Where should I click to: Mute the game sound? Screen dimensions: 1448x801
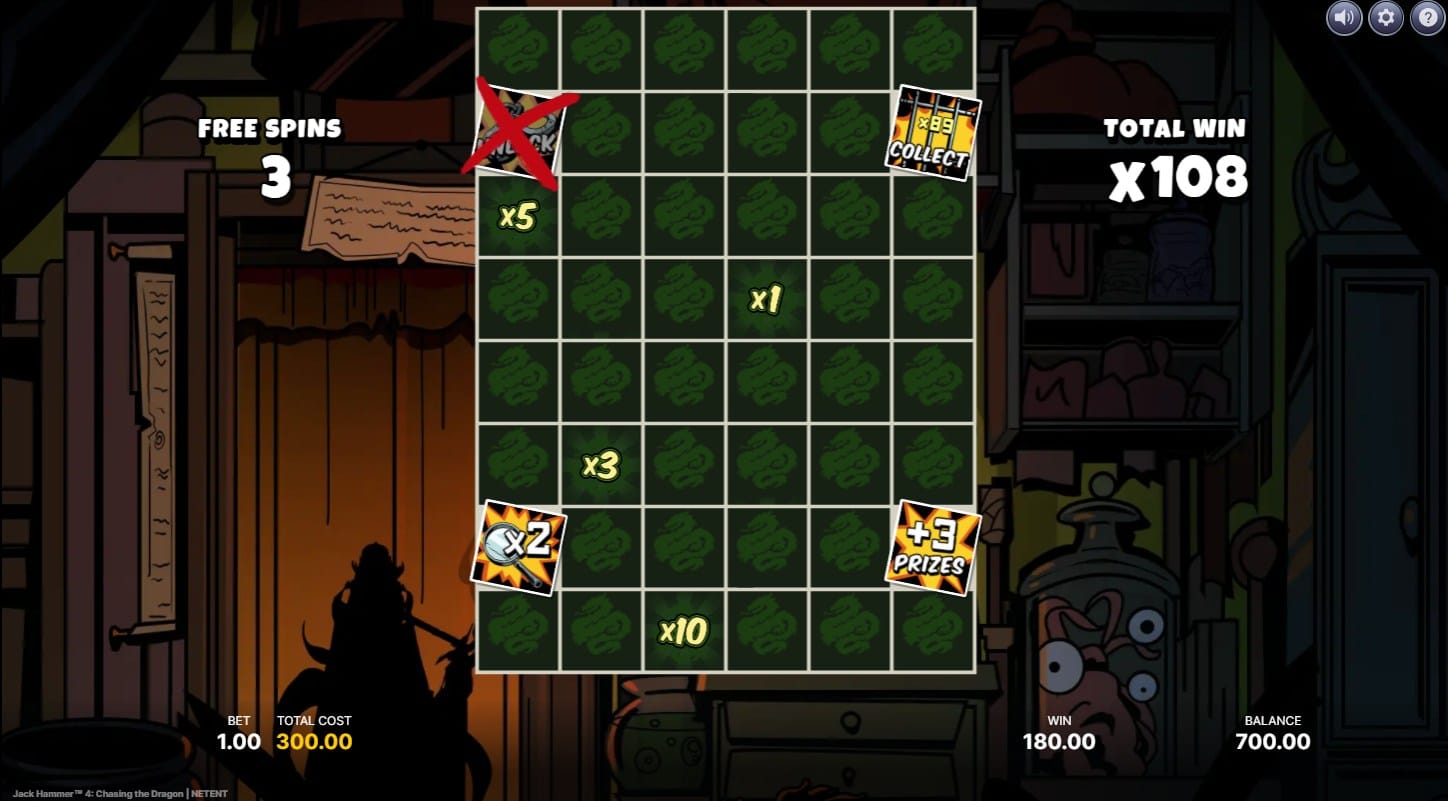pyautogui.click(x=1344, y=17)
